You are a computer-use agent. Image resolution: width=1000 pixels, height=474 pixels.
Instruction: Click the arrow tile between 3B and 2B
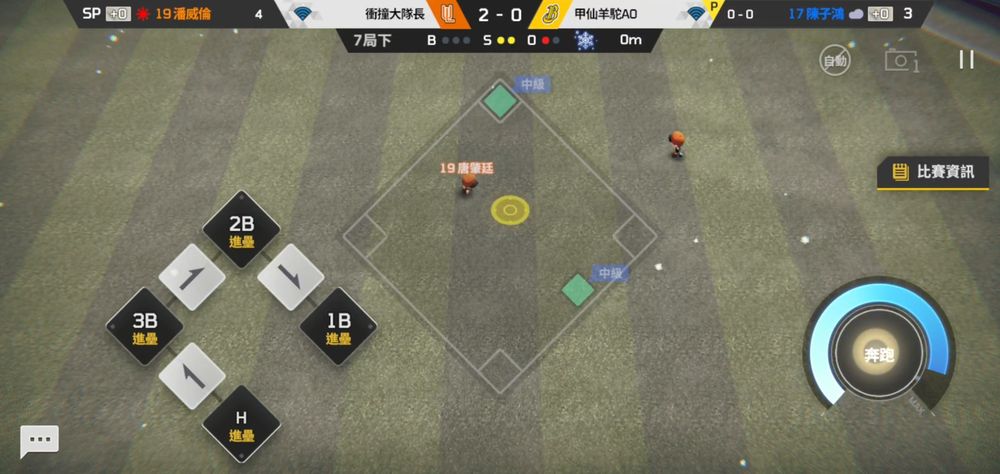192,278
